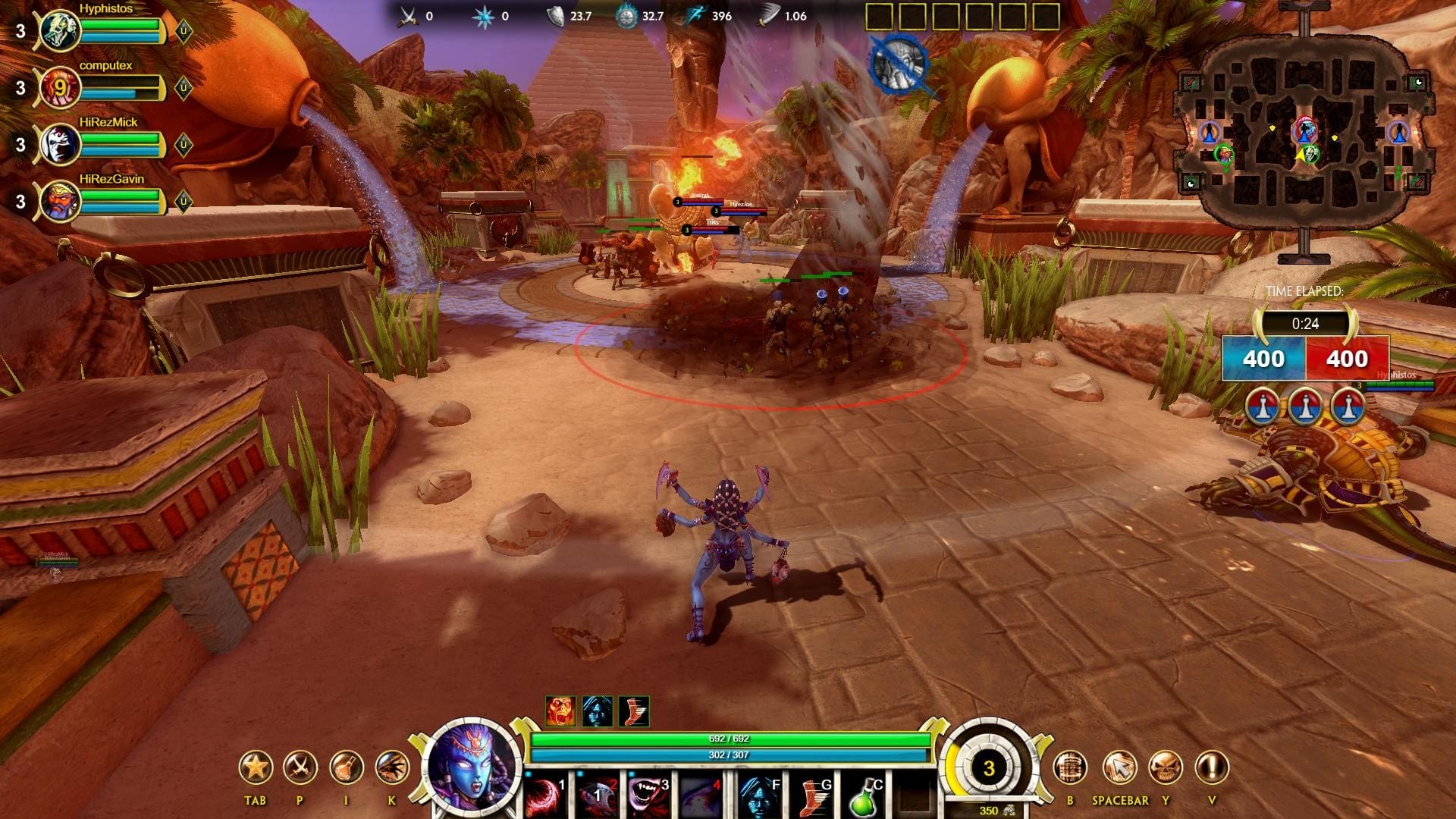This screenshot has height=819, width=1456.
Task: Click the clawed hand skills icon
Action: (392, 767)
